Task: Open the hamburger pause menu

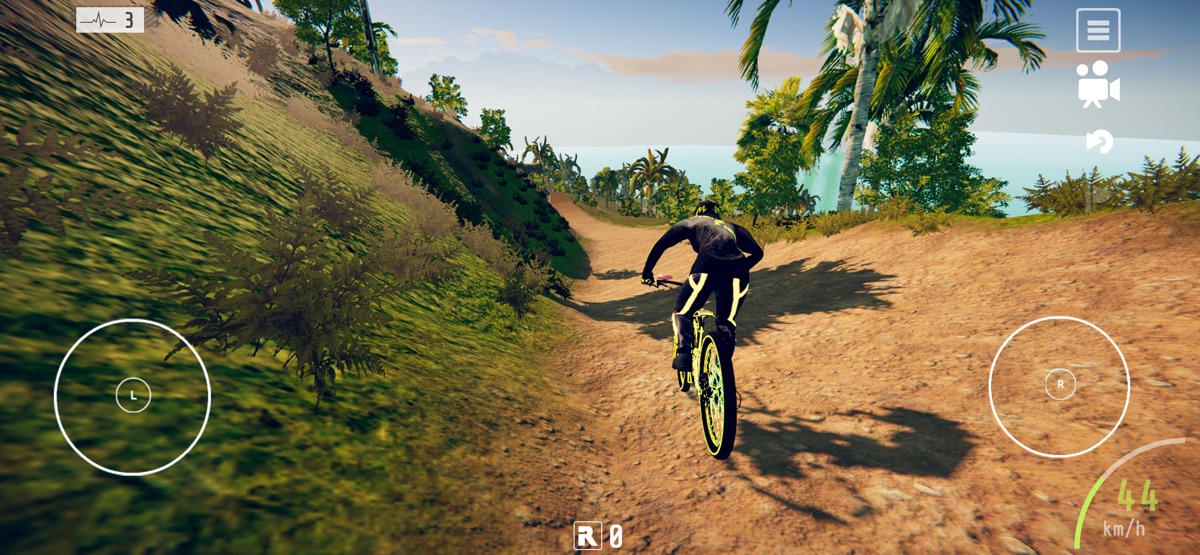Action: click(x=1098, y=31)
